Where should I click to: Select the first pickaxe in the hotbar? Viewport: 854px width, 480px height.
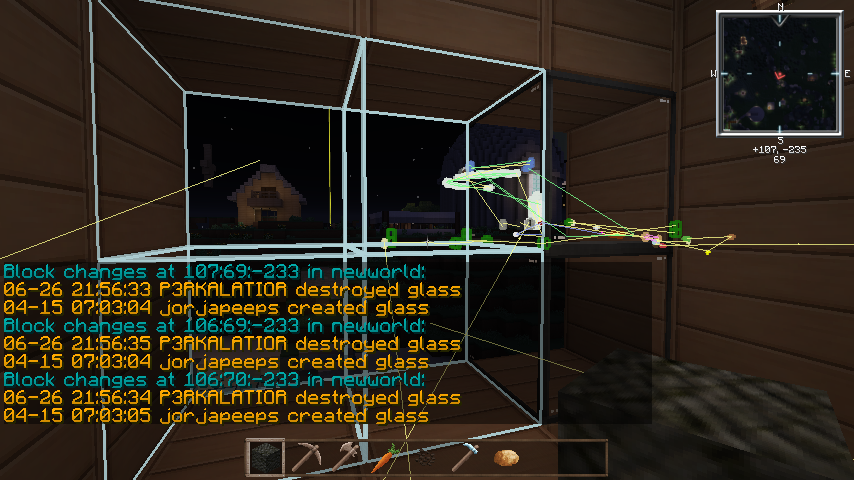(305, 458)
